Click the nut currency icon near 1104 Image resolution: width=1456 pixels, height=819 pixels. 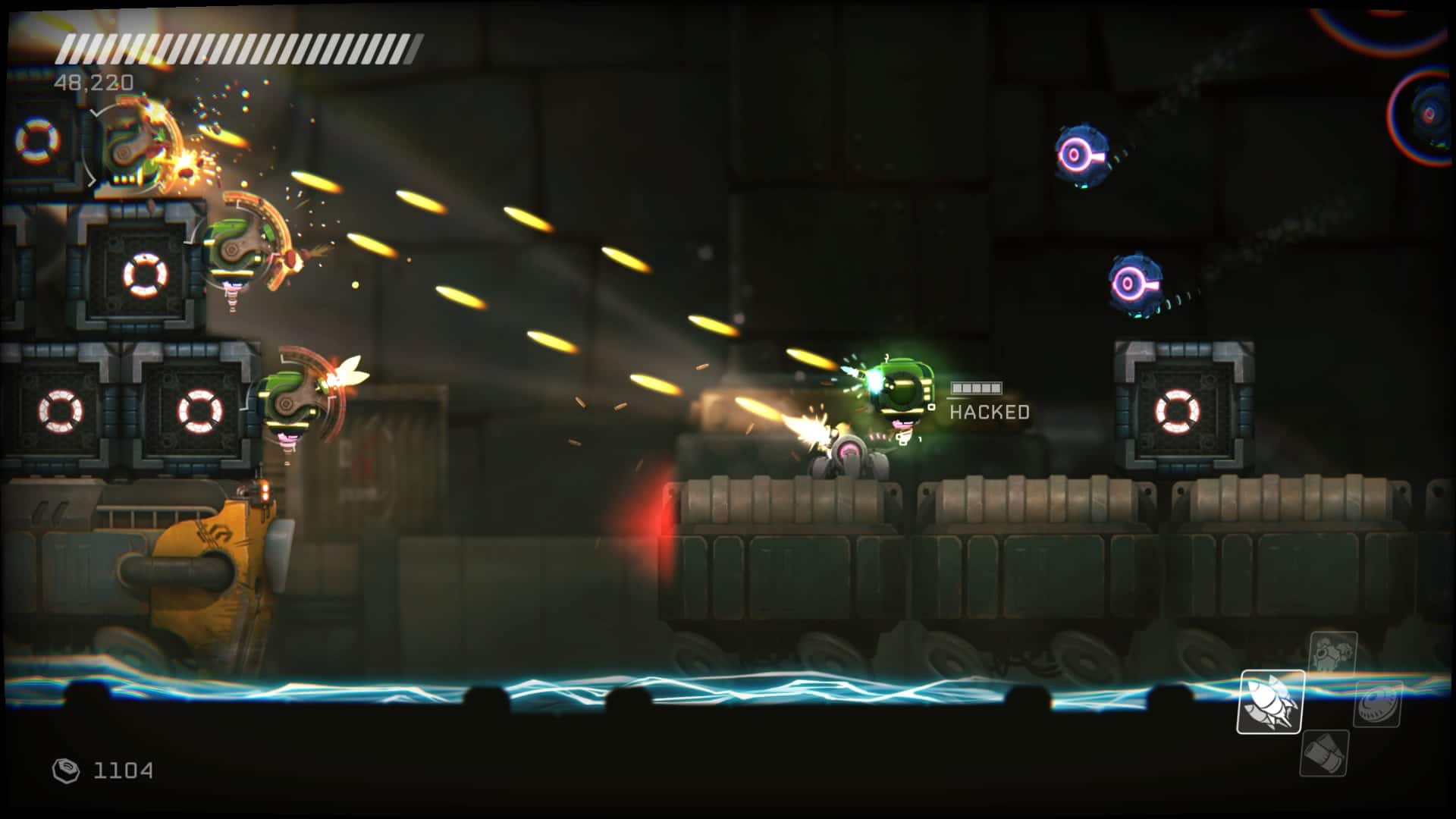66,770
